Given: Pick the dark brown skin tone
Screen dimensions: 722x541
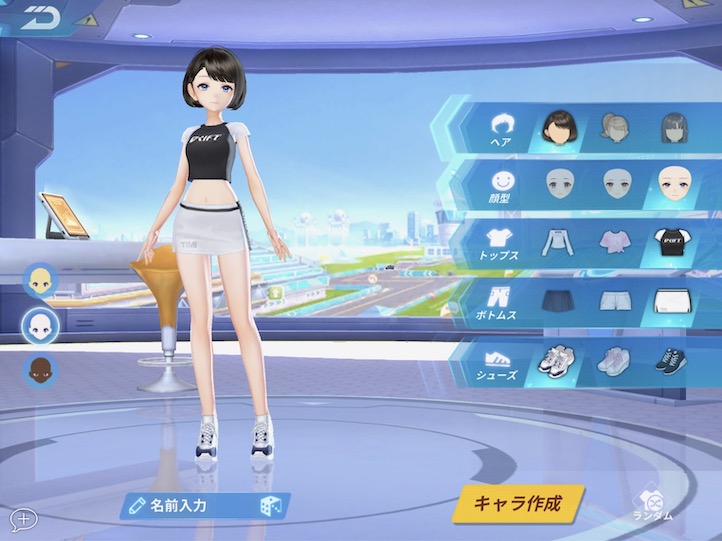Looking at the screenshot, I should click(41, 370).
